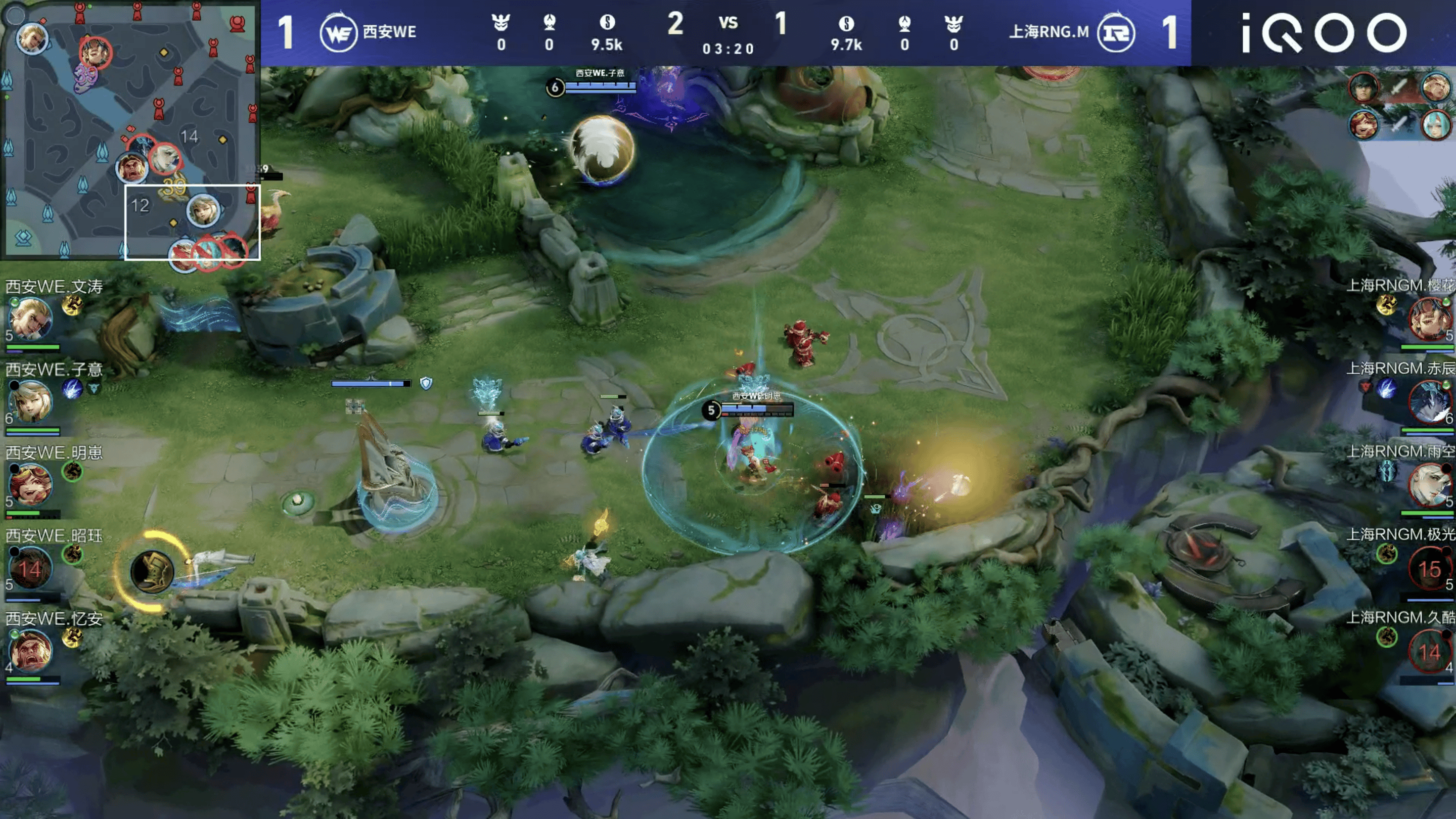Screen dimensions: 1456x819
Task: Open the iQOO sponsor logo
Action: point(1324,33)
